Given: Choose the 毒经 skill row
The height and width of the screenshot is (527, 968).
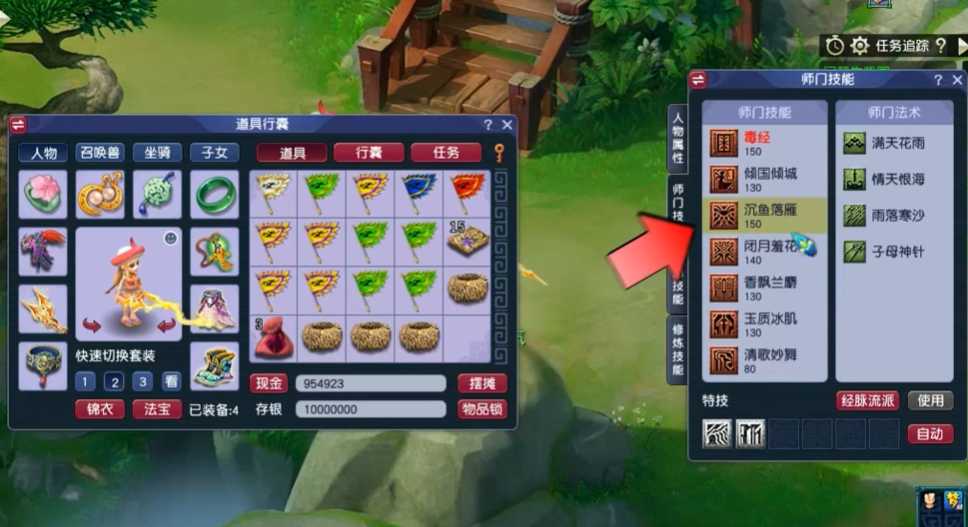Looking at the screenshot, I should 765,143.
